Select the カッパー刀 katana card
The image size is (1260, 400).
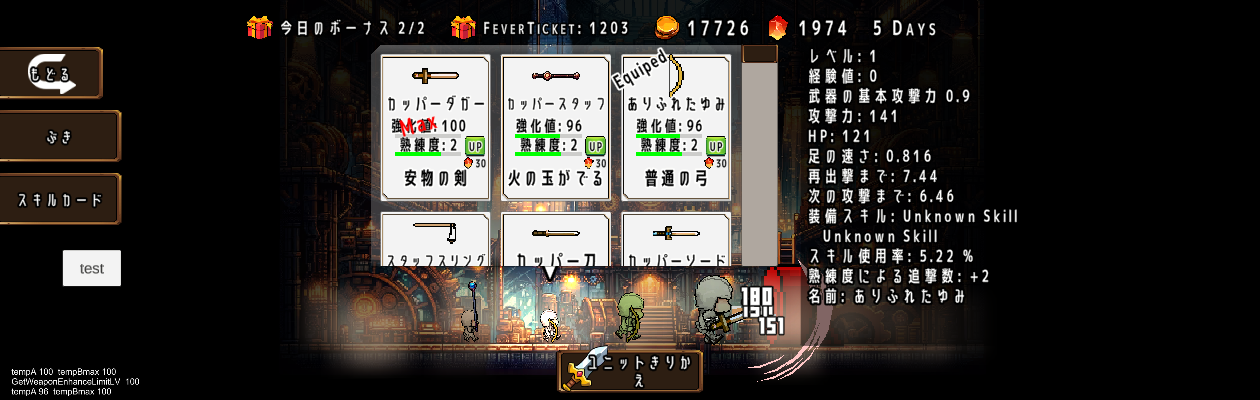pyautogui.click(x=555, y=242)
